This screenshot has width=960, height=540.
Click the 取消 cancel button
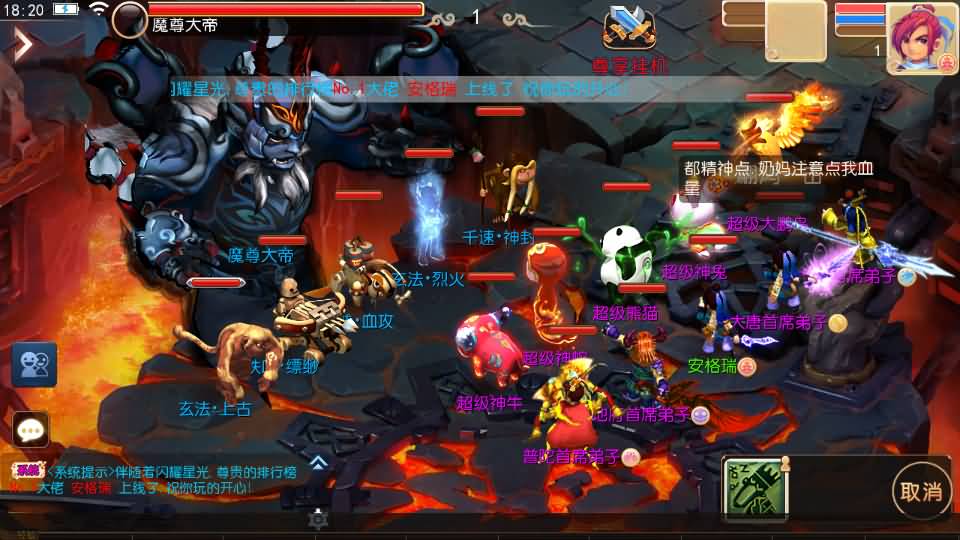pyautogui.click(x=921, y=491)
